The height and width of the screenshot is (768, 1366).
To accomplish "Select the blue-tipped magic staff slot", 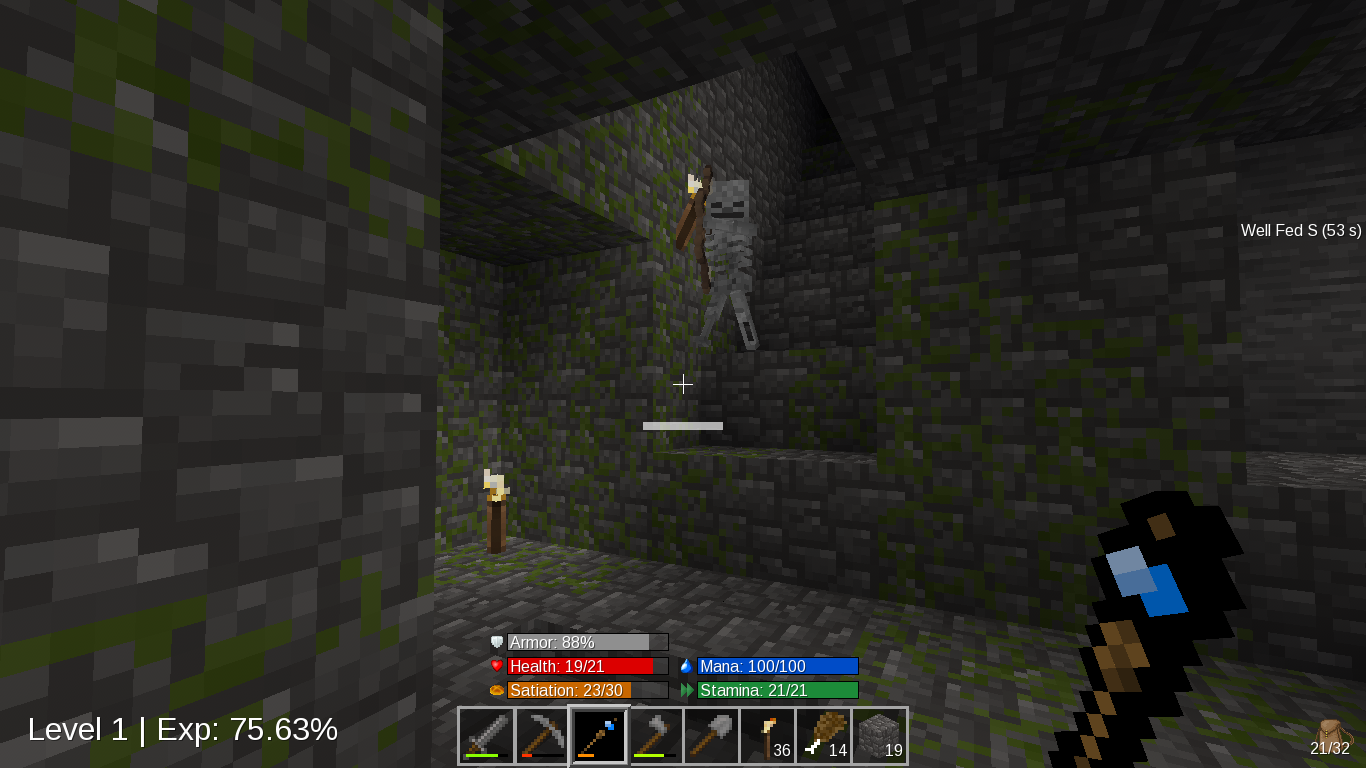I will [x=599, y=736].
